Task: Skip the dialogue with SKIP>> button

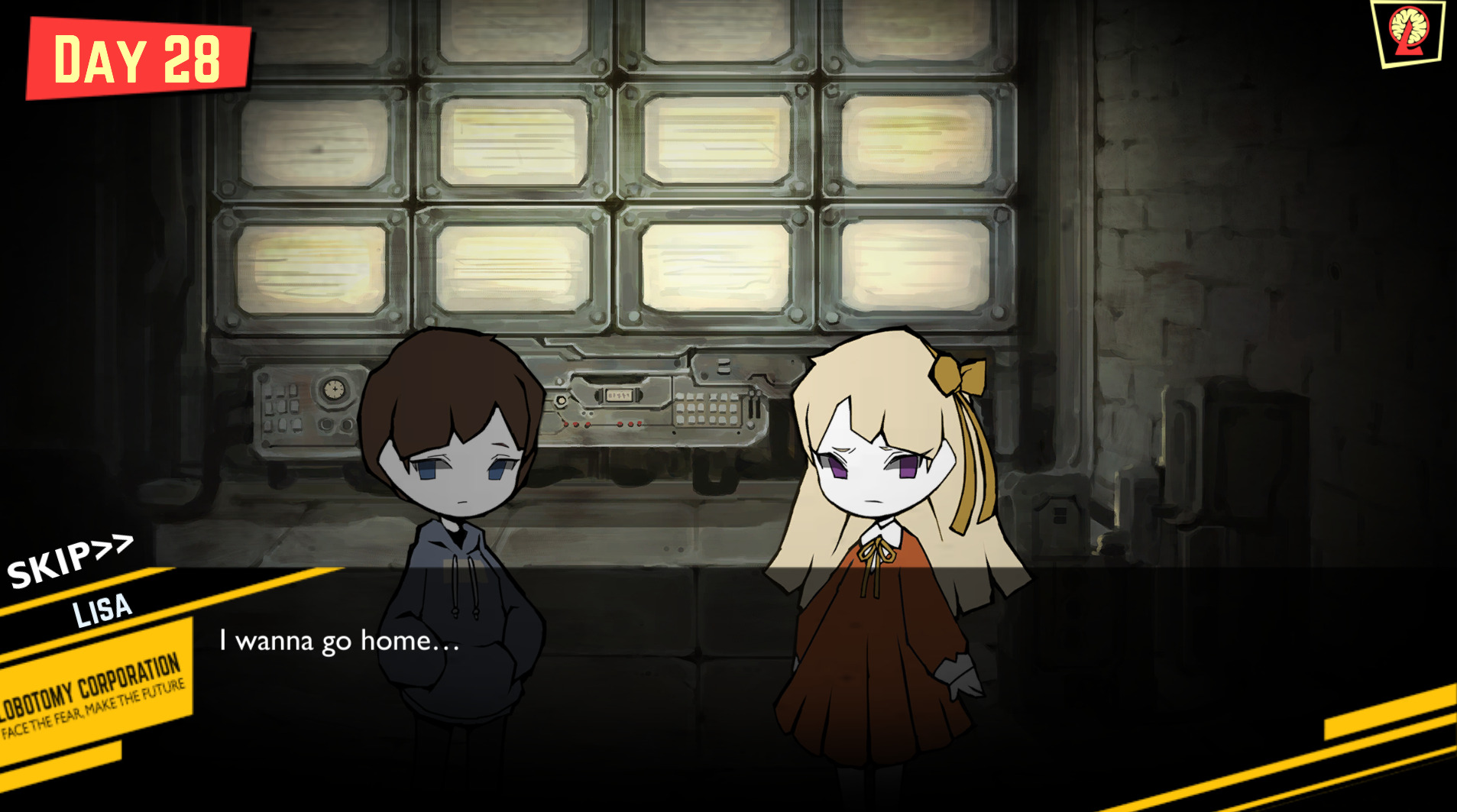Action: 68,561
